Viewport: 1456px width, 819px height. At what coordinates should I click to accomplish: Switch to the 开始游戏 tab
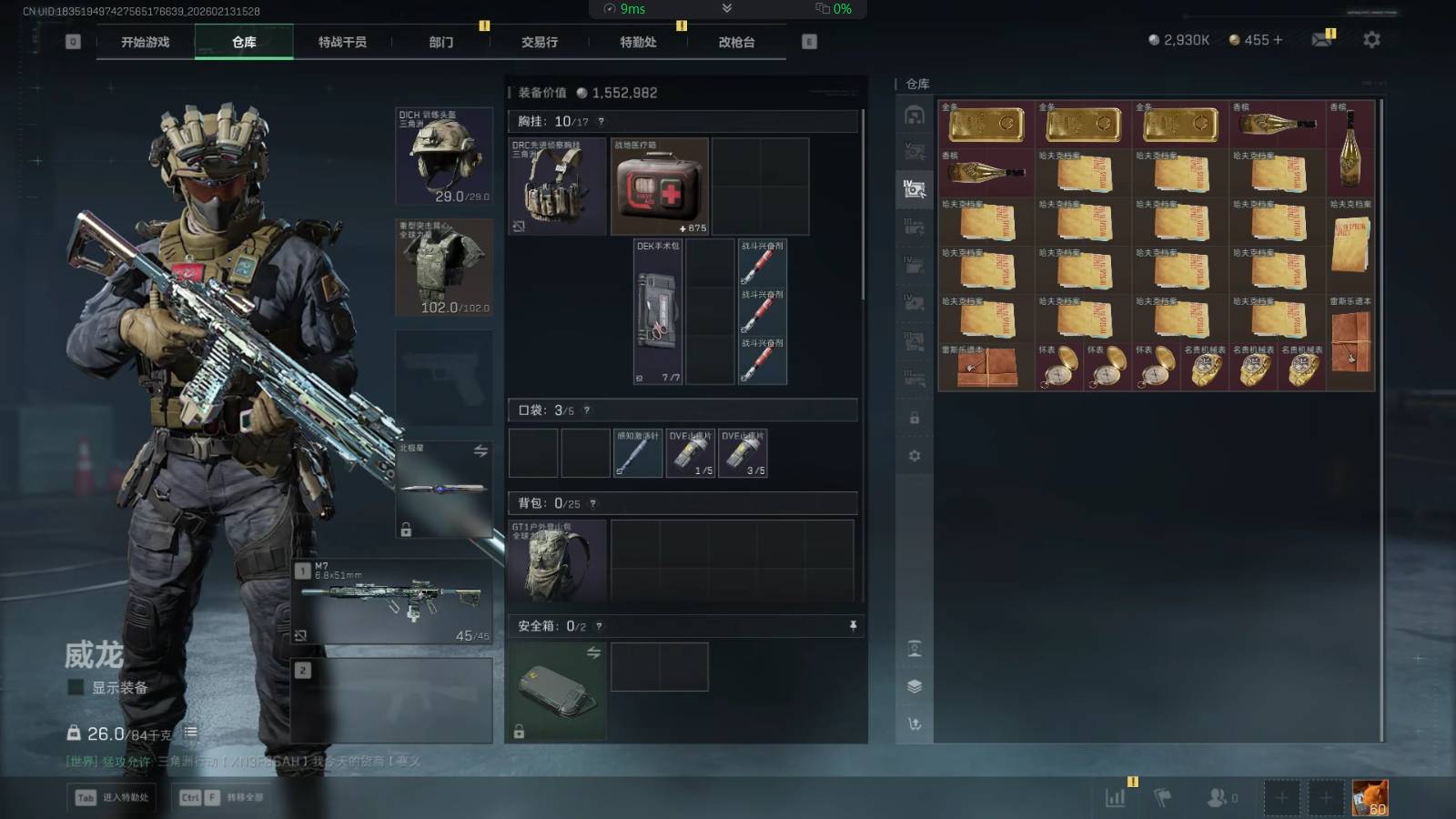[146, 42]
